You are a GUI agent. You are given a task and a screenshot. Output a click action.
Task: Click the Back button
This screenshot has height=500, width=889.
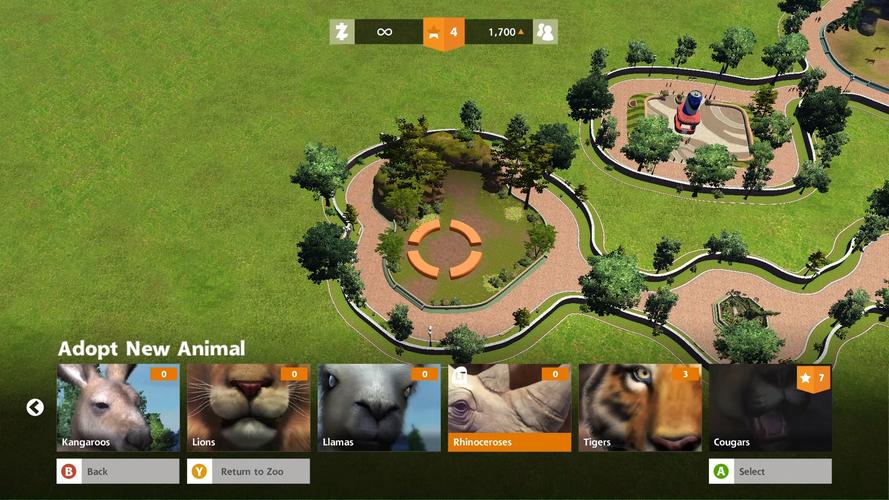pyautogui.click(x=118, y=471)
